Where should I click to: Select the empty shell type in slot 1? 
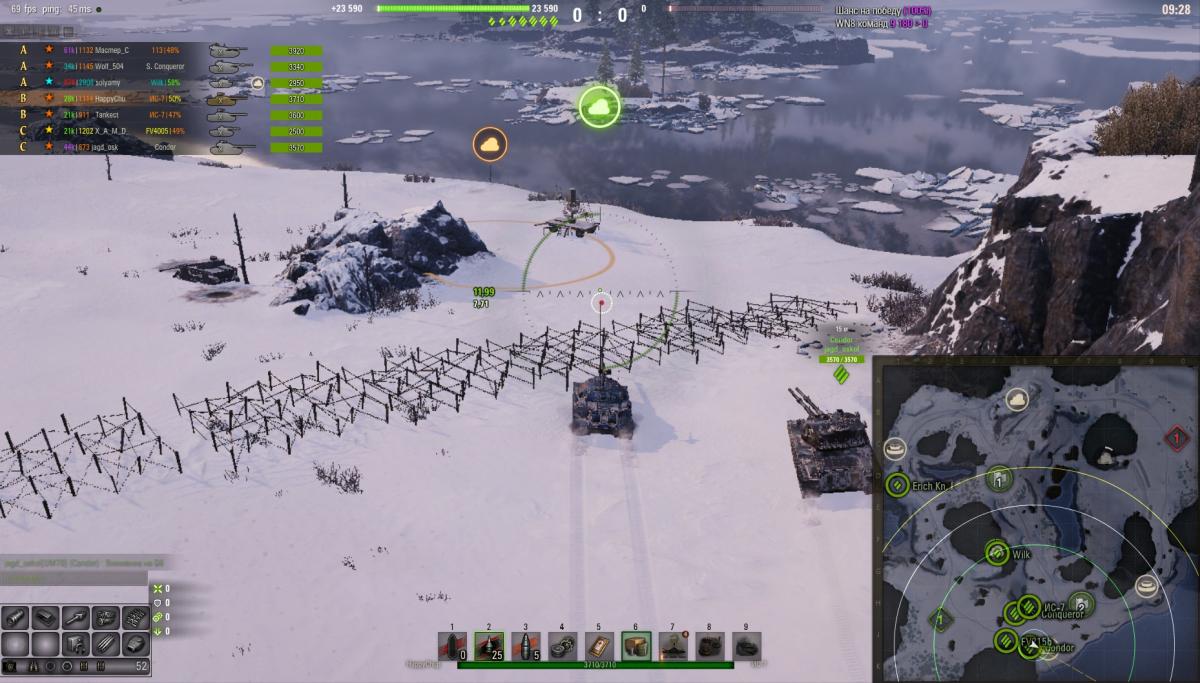coord(453,646)
